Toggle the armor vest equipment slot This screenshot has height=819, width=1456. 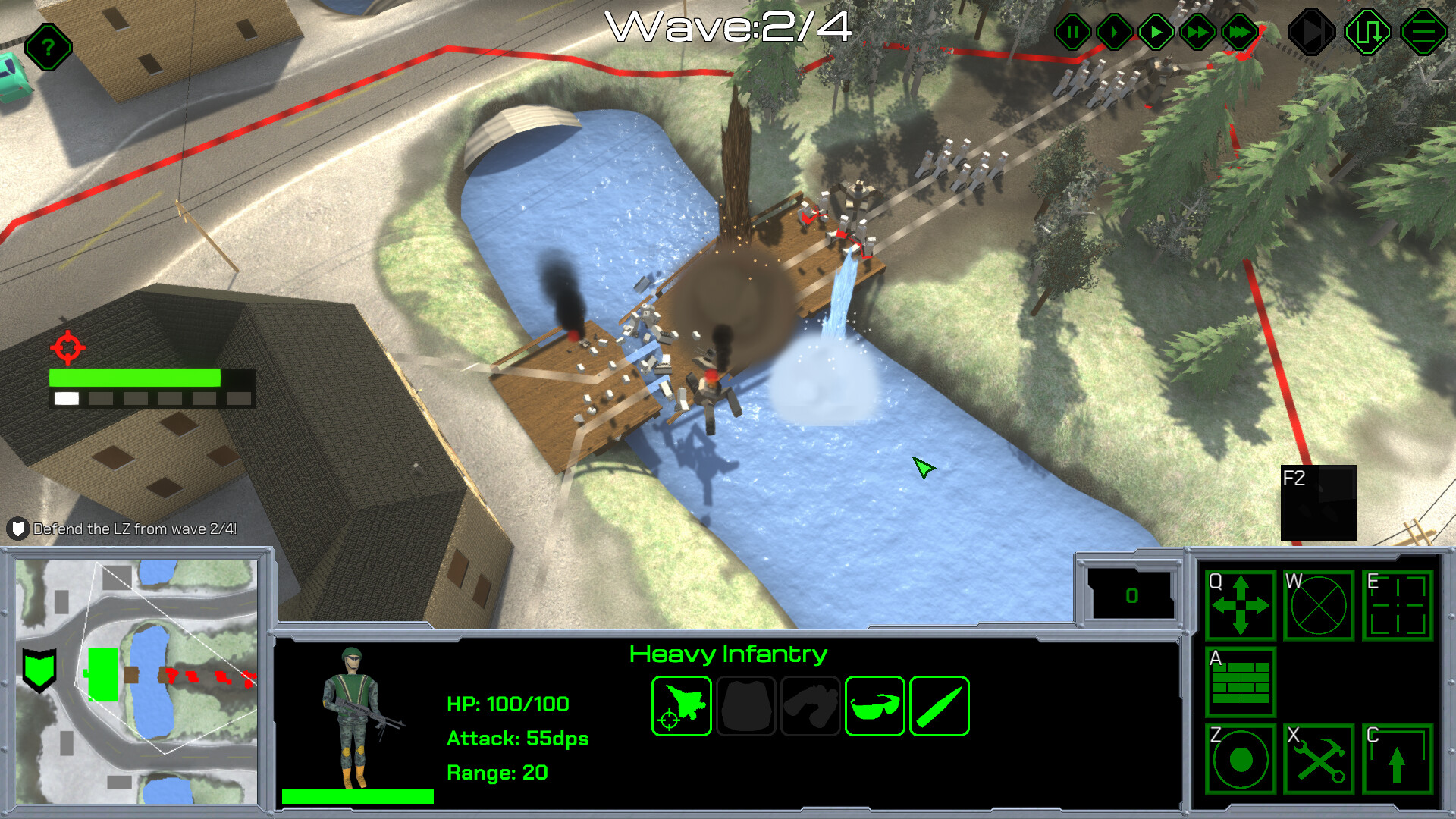point(746,706)
